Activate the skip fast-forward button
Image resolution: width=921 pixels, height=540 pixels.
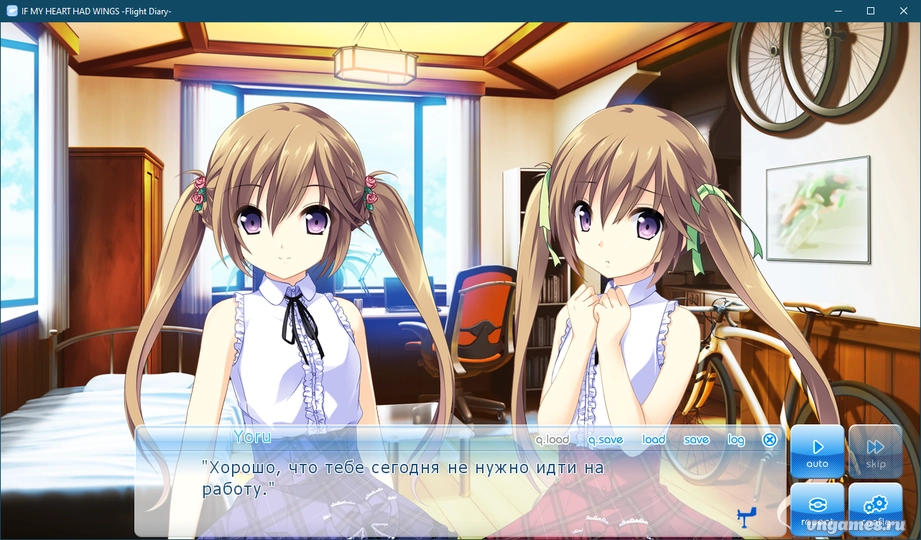(x=875, y=451)
